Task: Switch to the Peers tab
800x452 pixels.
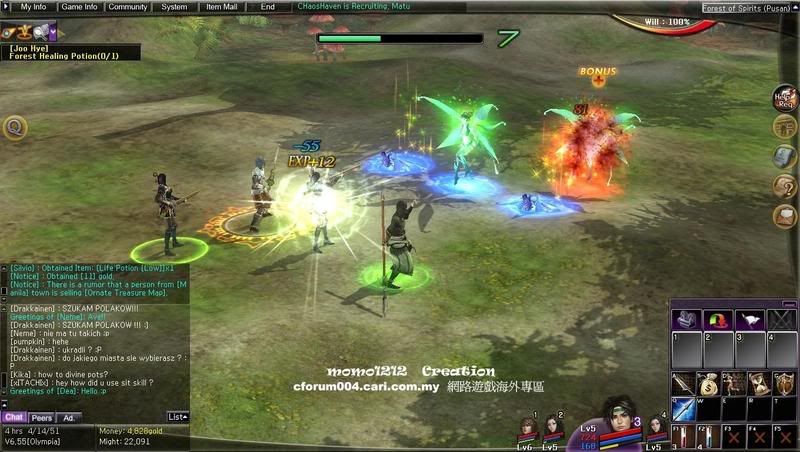Action: coord(42,417)
